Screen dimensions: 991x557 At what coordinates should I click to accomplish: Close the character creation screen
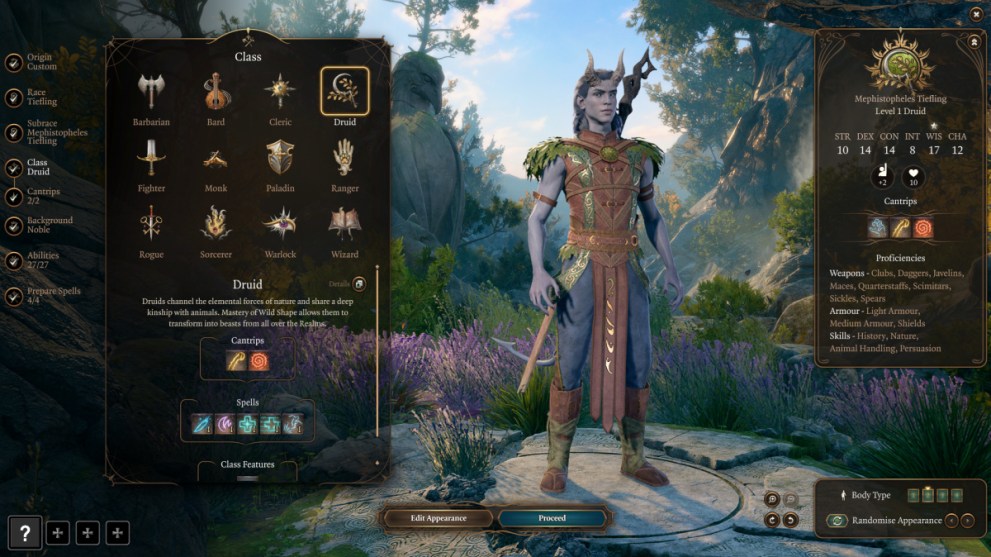(976, 14)
